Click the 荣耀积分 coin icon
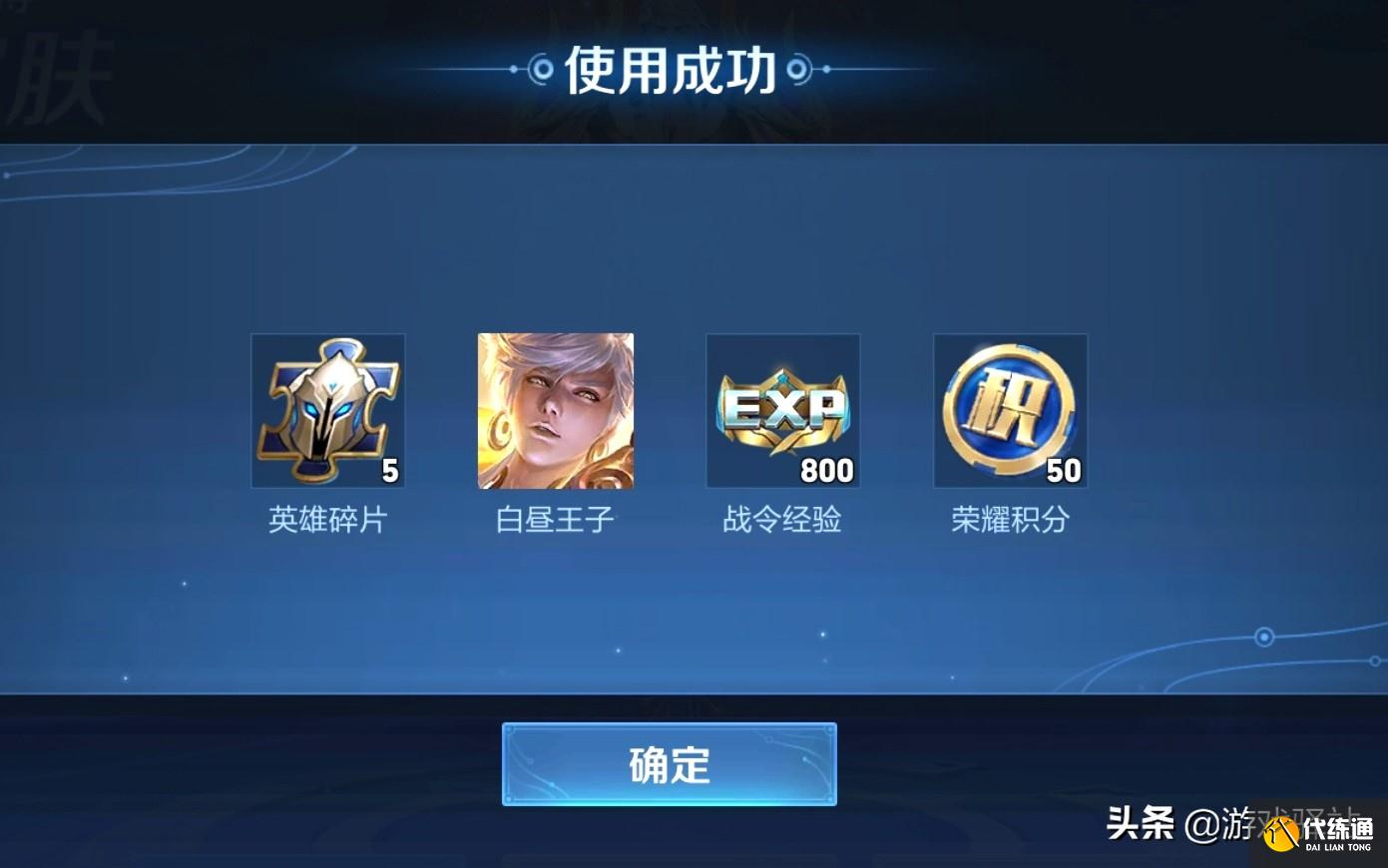The width and height of the screenshot is (1388, 868). tap(1010, 410)
